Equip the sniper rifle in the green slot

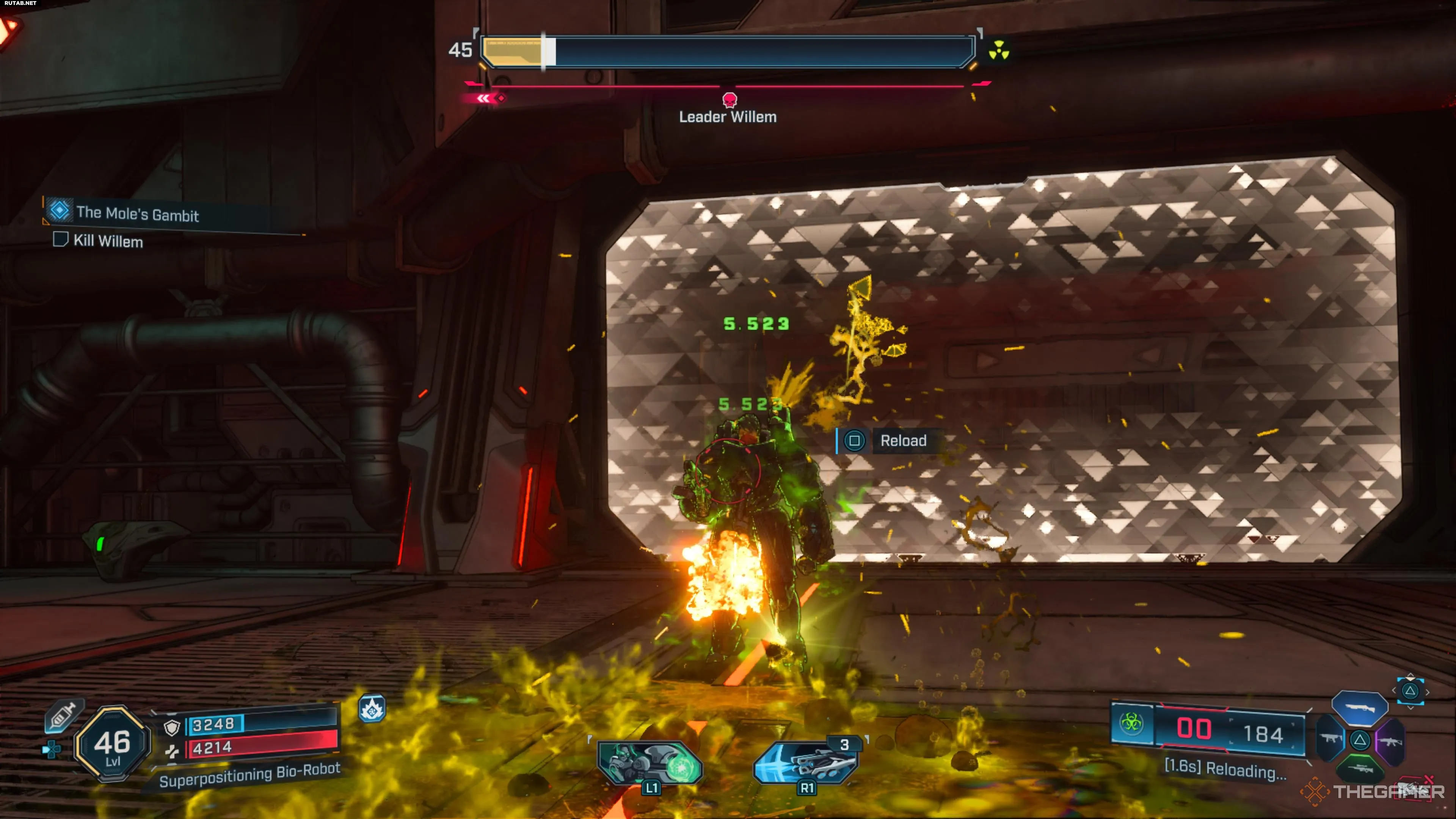click(1360, 769)
